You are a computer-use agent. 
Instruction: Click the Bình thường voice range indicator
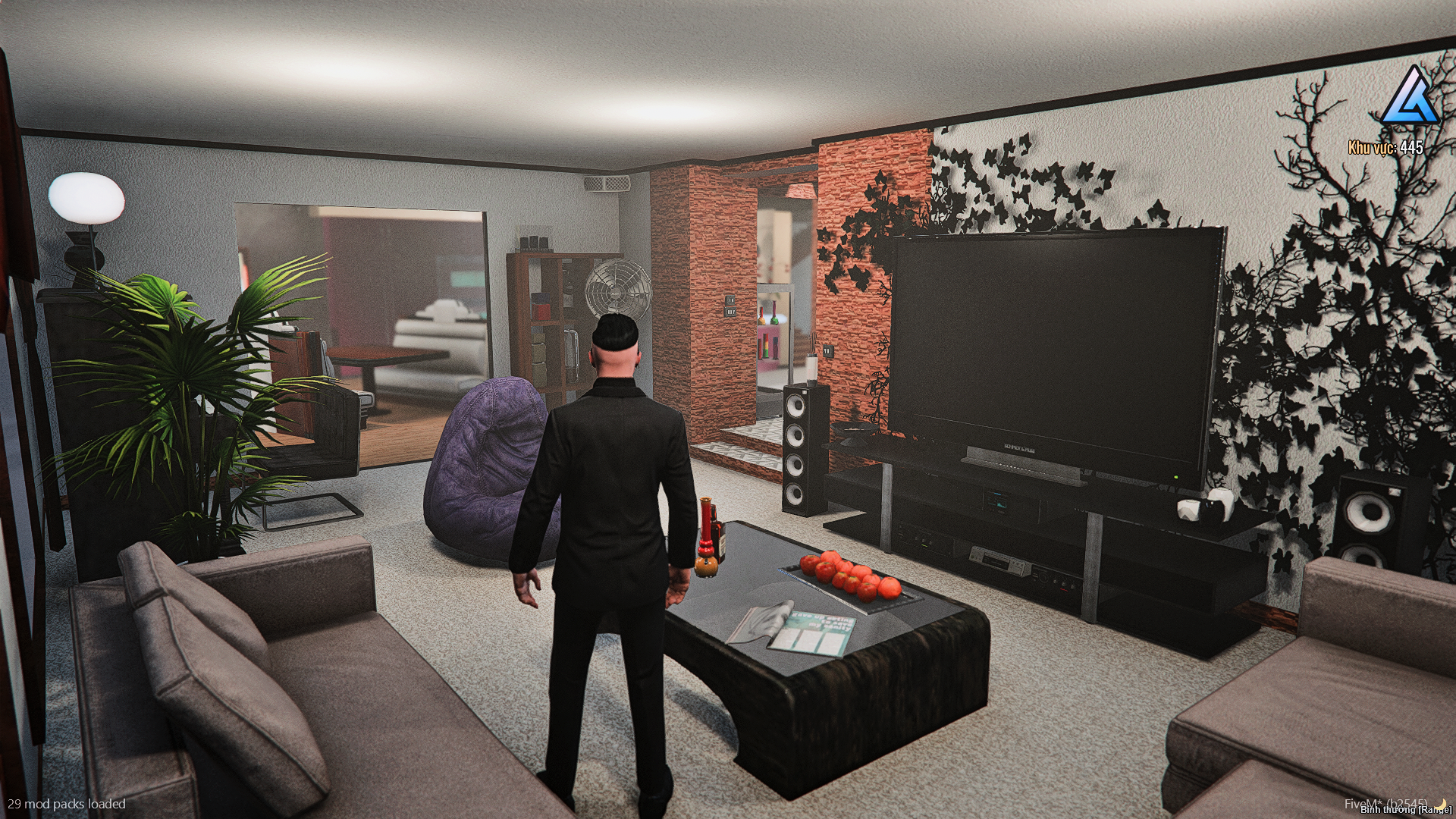[1405, 811]
